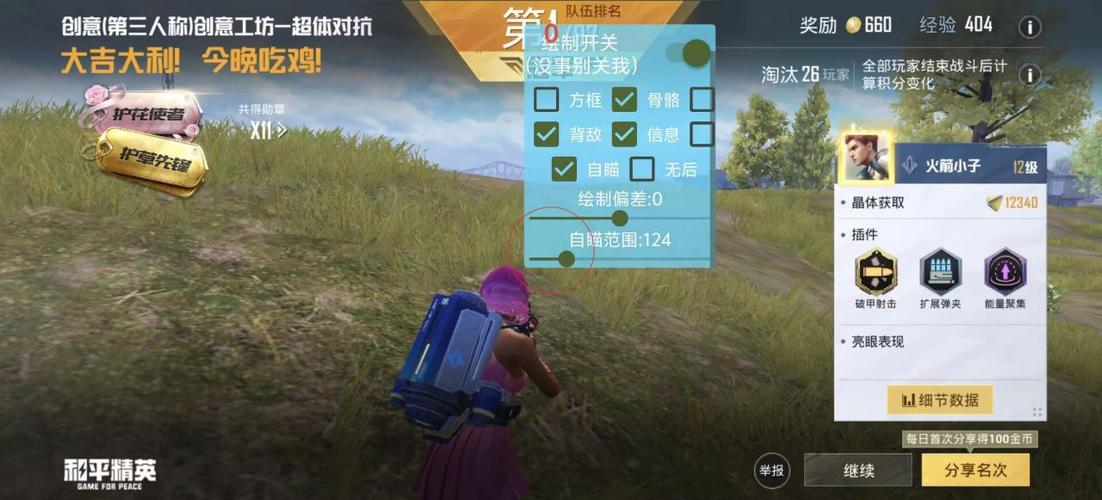Expand the 共得勋章 XII medal list
This screenshot has height=500, width=1102.
tap(268, 129)
